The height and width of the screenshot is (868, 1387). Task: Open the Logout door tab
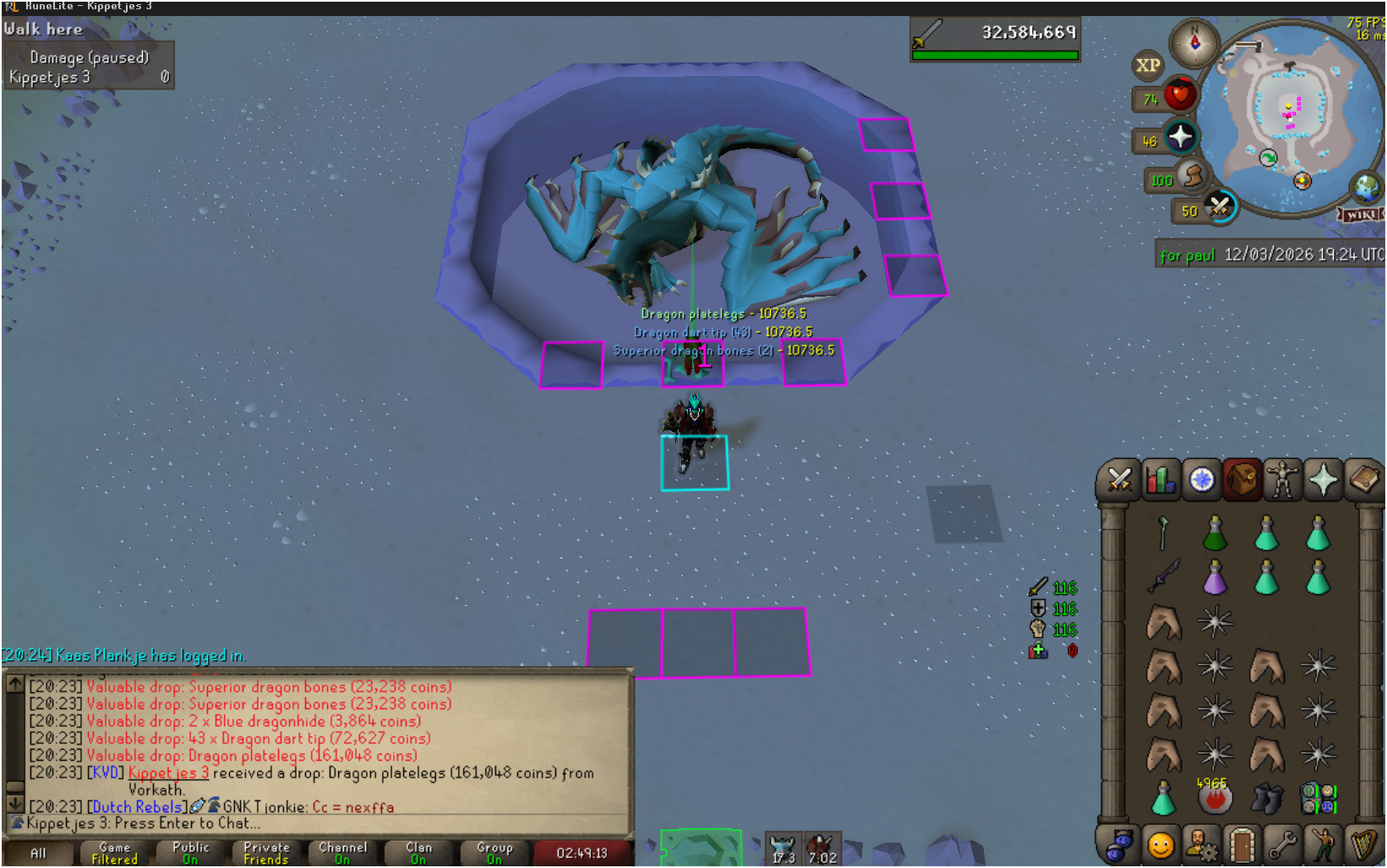tap(1242, 844)
